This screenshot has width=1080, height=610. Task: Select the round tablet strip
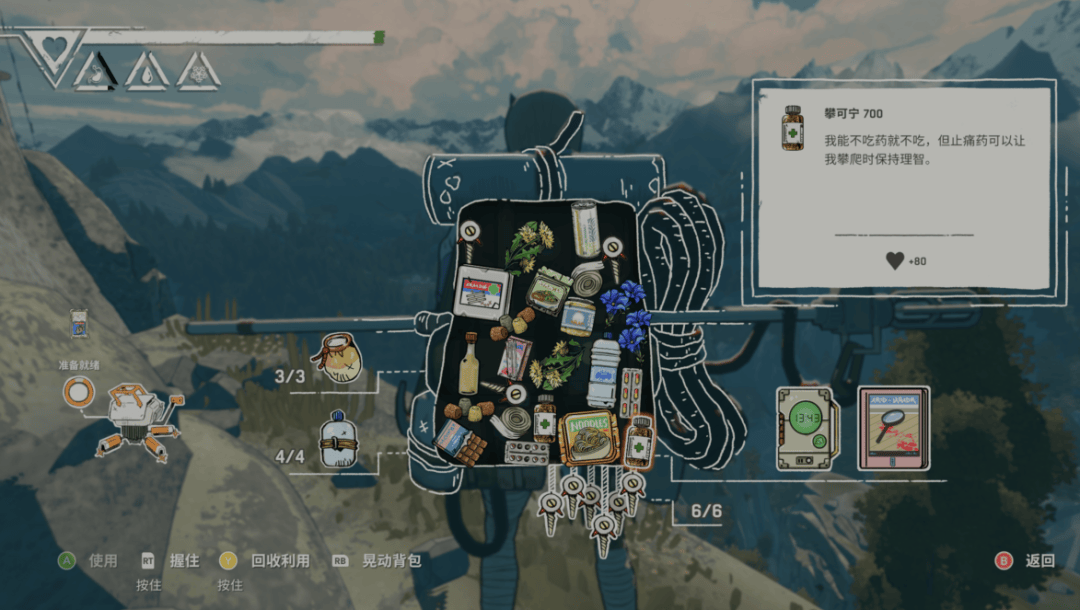point(526,453)
